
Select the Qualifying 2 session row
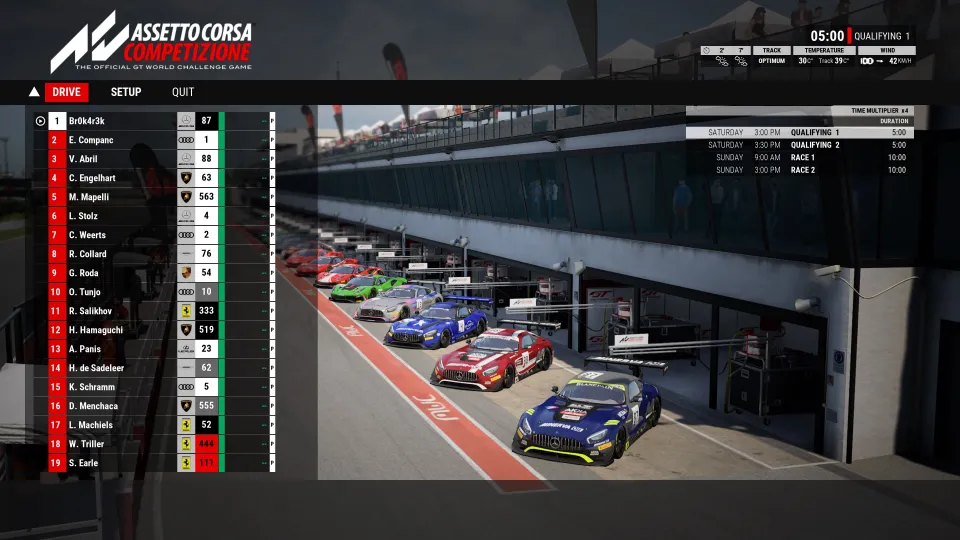point(799,145)
